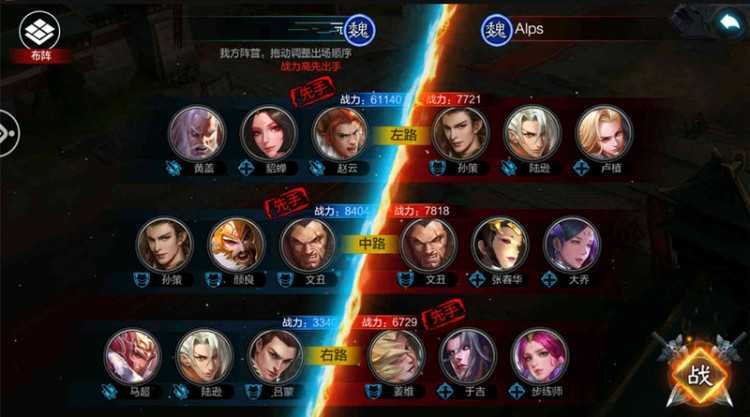Choose the enemy hero 姜维 portrait
750x417 pixels.
pyautogui.click(x=396, y=356)
